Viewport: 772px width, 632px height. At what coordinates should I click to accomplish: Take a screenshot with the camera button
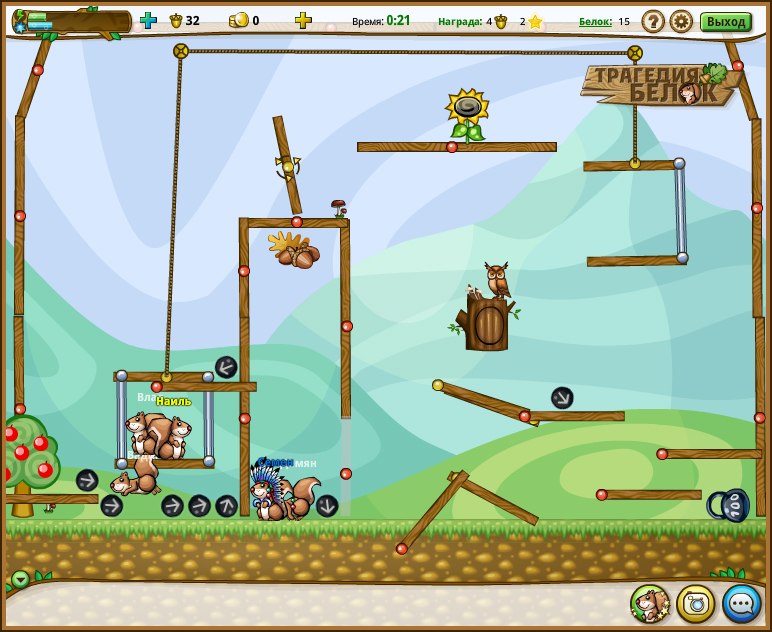[x=696, y=603]
